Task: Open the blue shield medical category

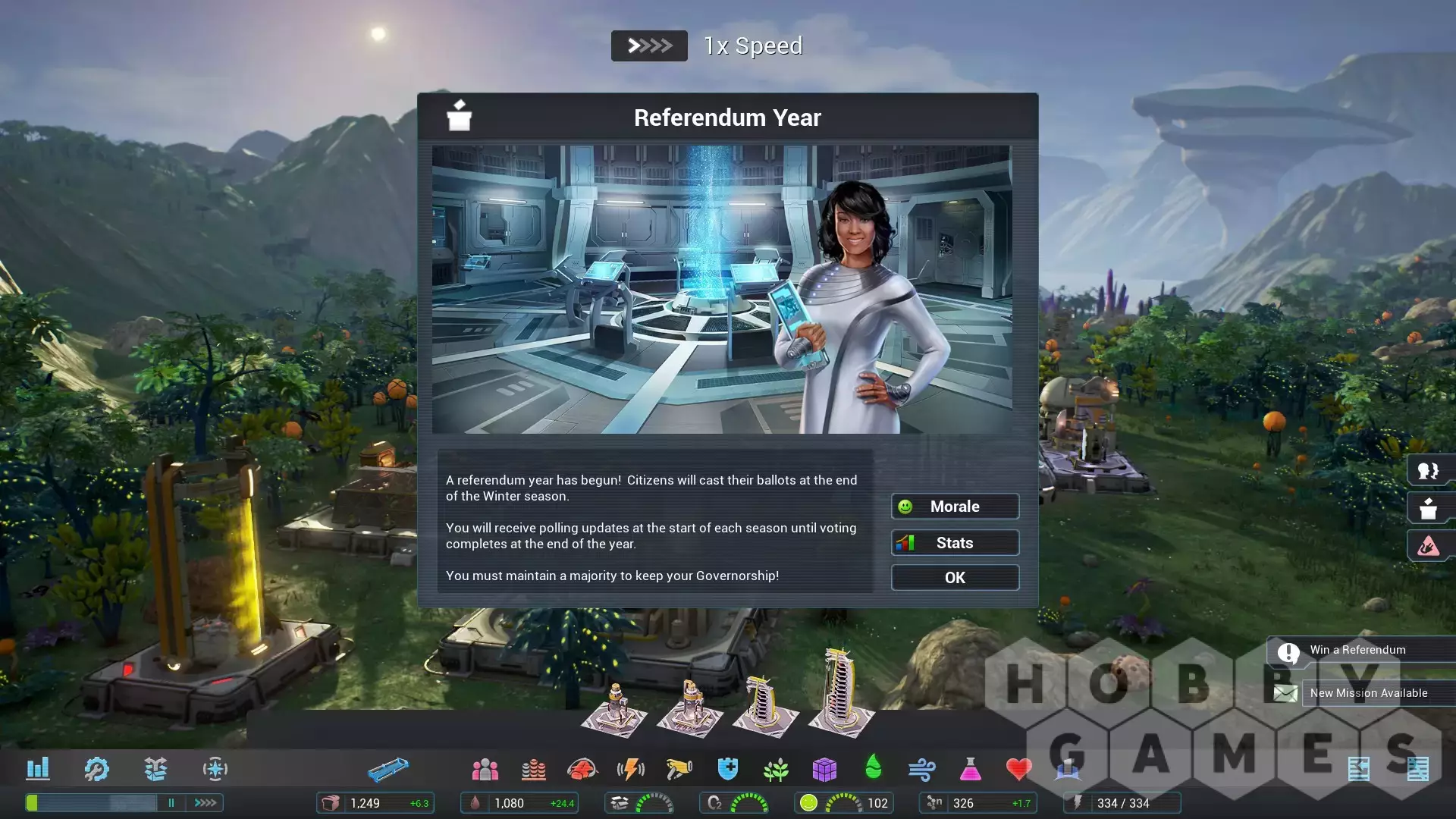Action: coord(727,770)
